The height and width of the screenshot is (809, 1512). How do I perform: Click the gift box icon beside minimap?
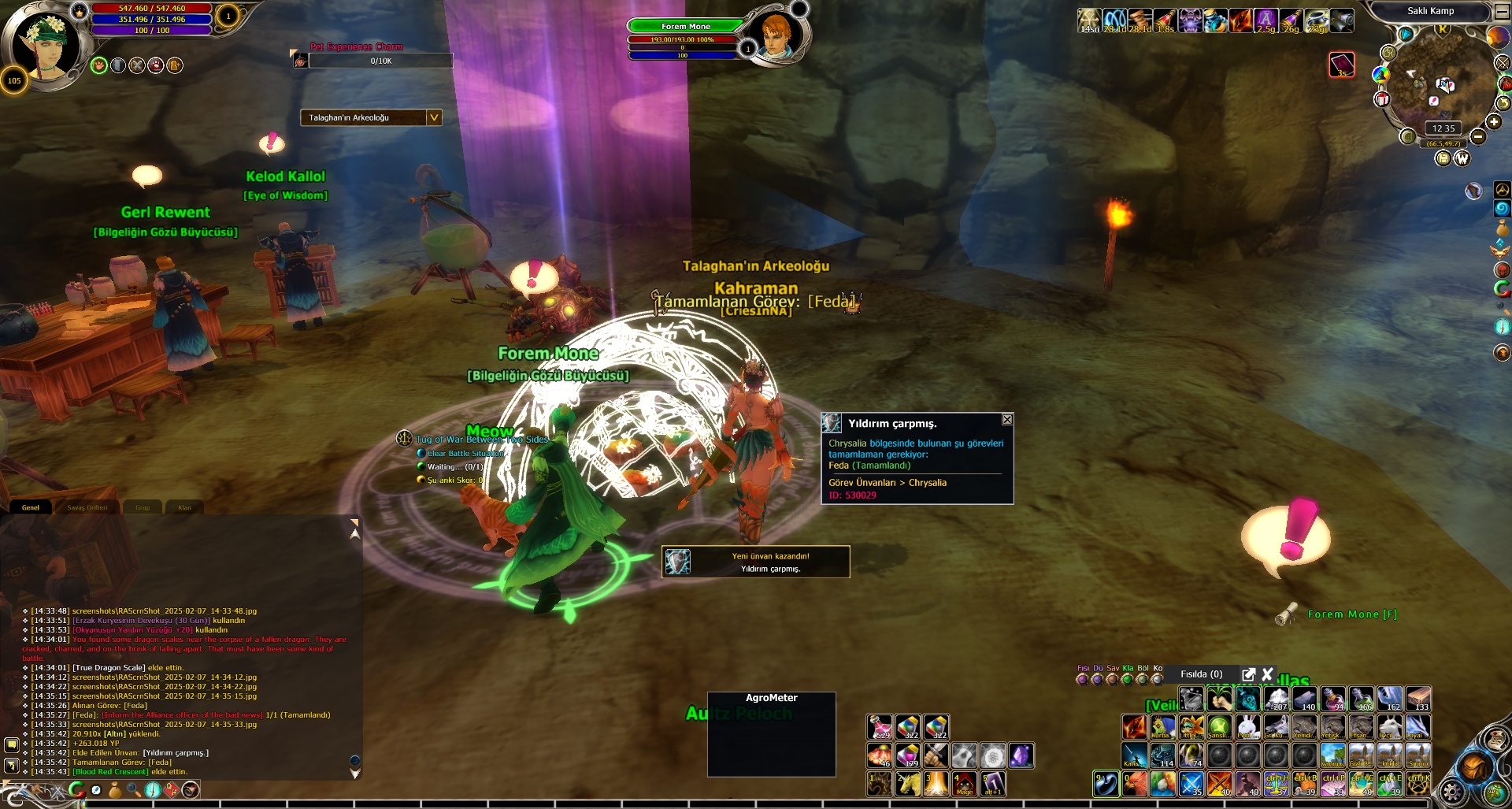pyautogui.click(x=1382, y=99)
